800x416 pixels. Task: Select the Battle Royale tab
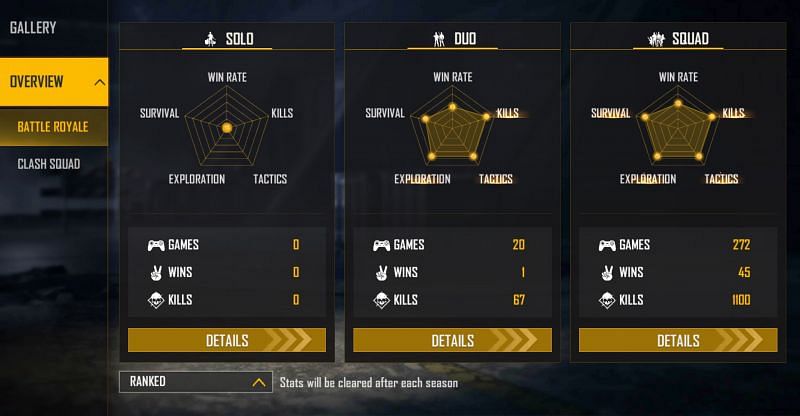pos(53,127)
